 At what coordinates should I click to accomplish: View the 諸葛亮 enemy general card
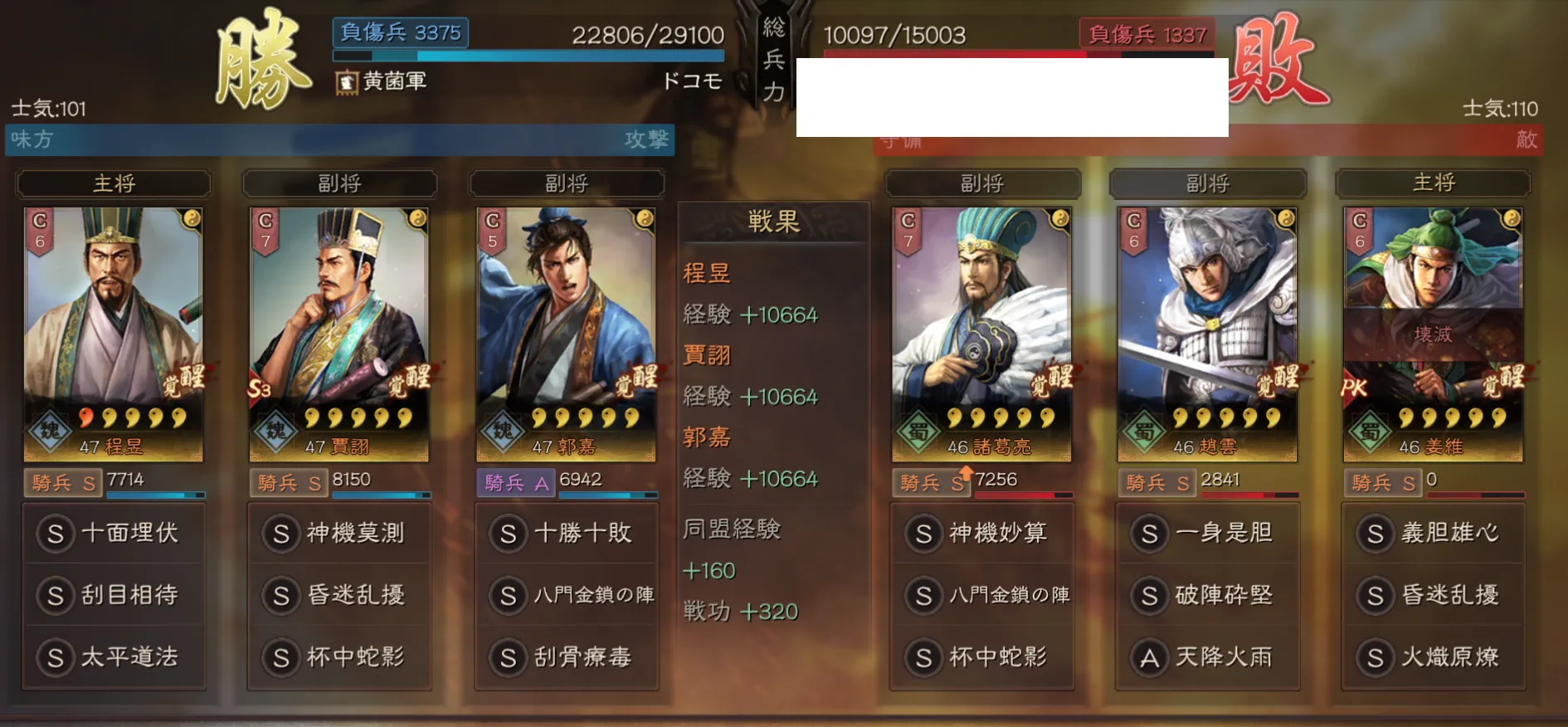tap(981, 334)
